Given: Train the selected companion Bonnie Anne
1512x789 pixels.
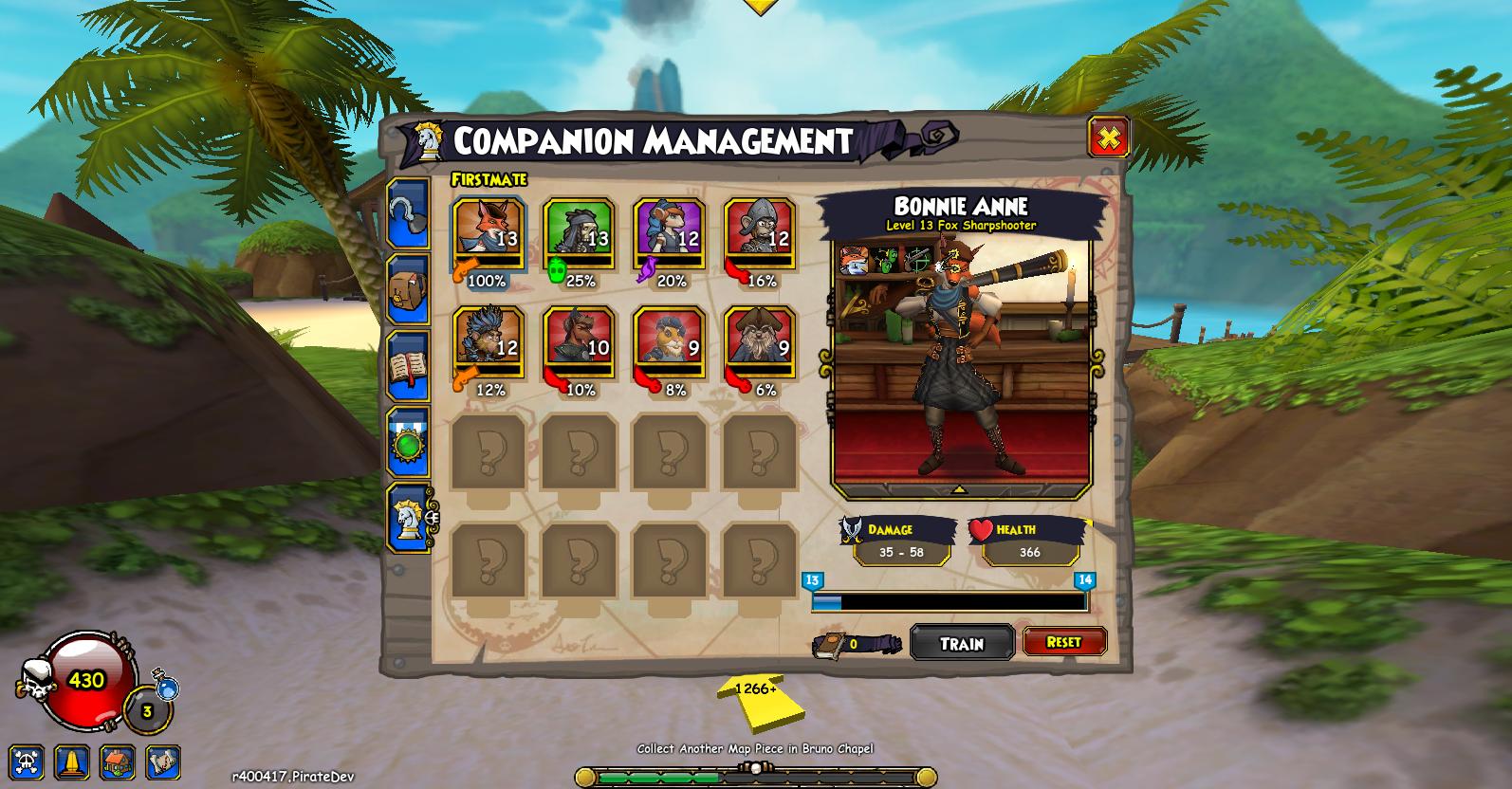Looking at the screenshot, I should (962, 643).
